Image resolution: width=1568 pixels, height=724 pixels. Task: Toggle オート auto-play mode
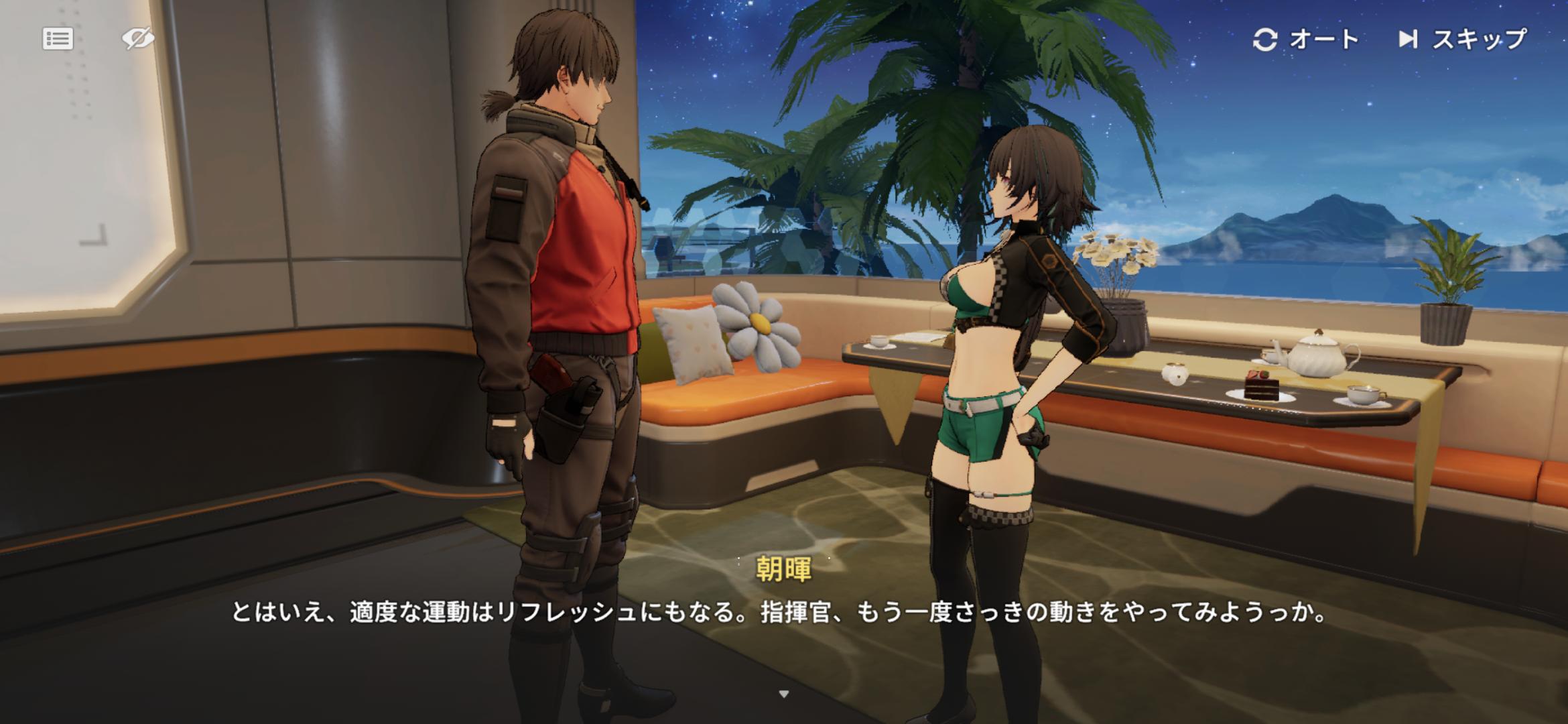1305,40
